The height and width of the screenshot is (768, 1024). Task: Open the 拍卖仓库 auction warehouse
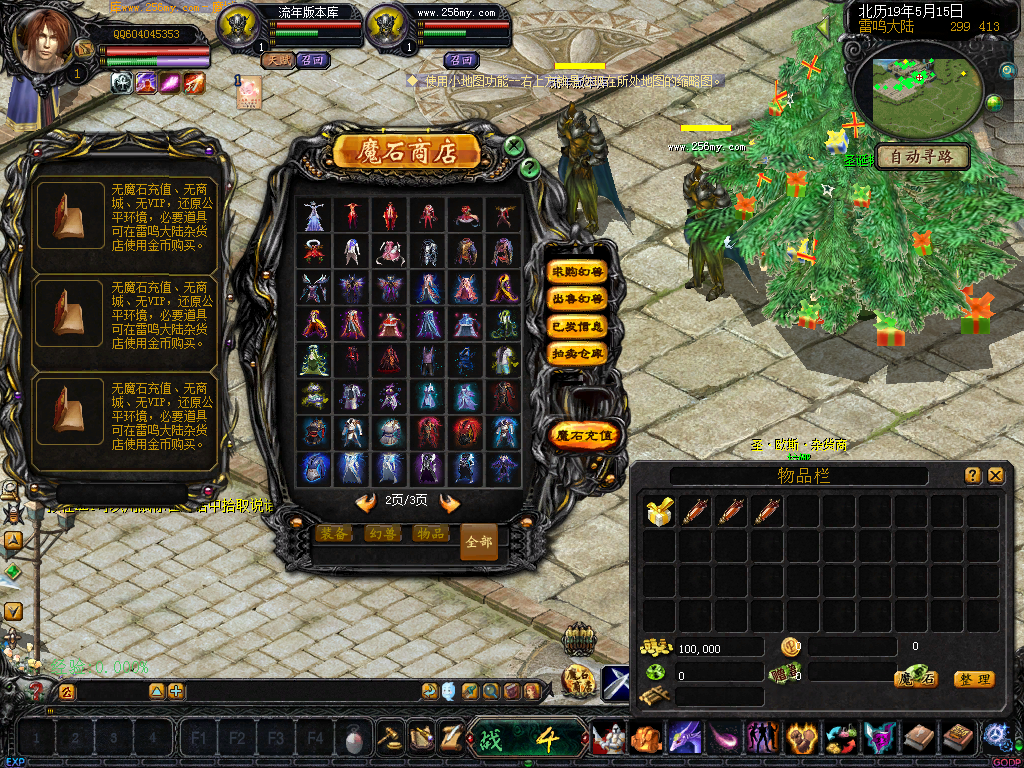coord(578,353)
